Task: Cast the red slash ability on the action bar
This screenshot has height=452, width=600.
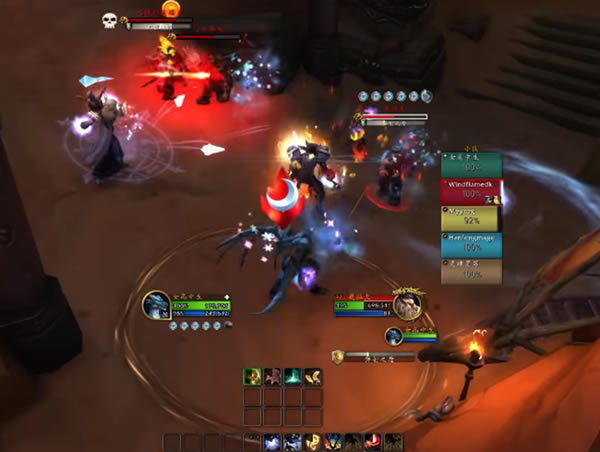Action: (x=373, y=442)
